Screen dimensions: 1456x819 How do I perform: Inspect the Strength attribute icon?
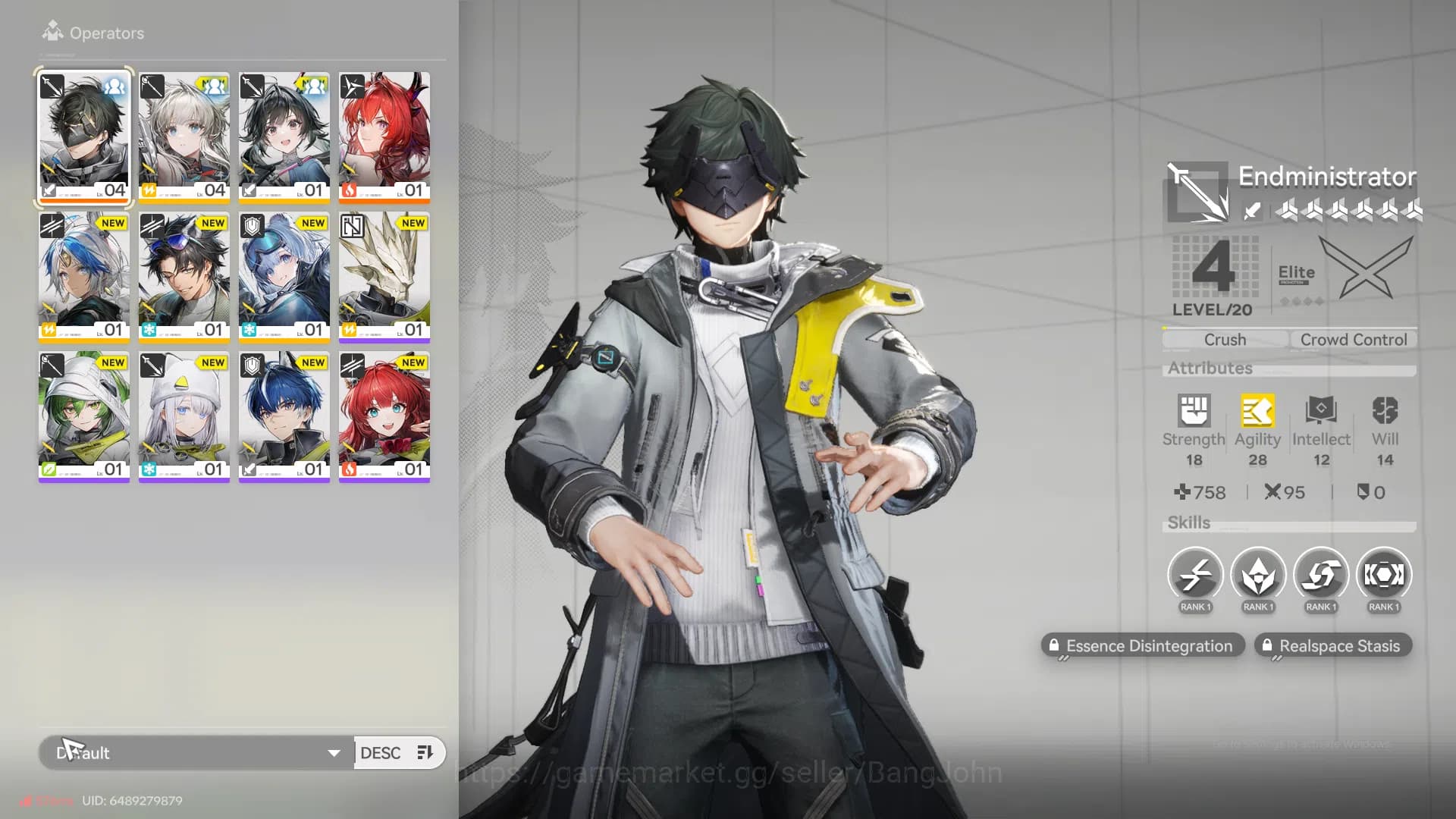point(1194,411)
